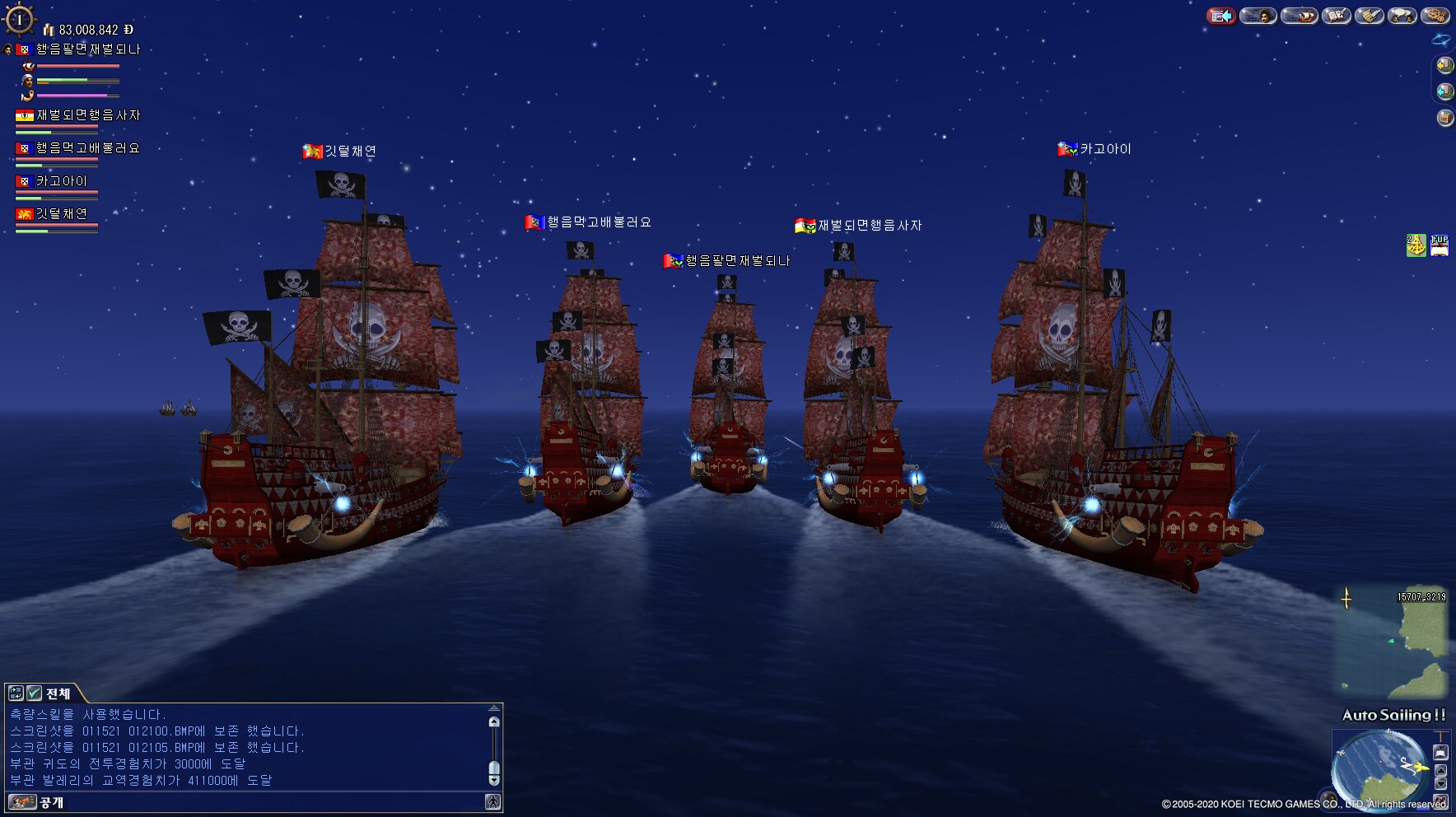Screen dimensions: 1456x817
Task: Choose the 공개 megaphone chat channel button
Action: tap(22, 802)
